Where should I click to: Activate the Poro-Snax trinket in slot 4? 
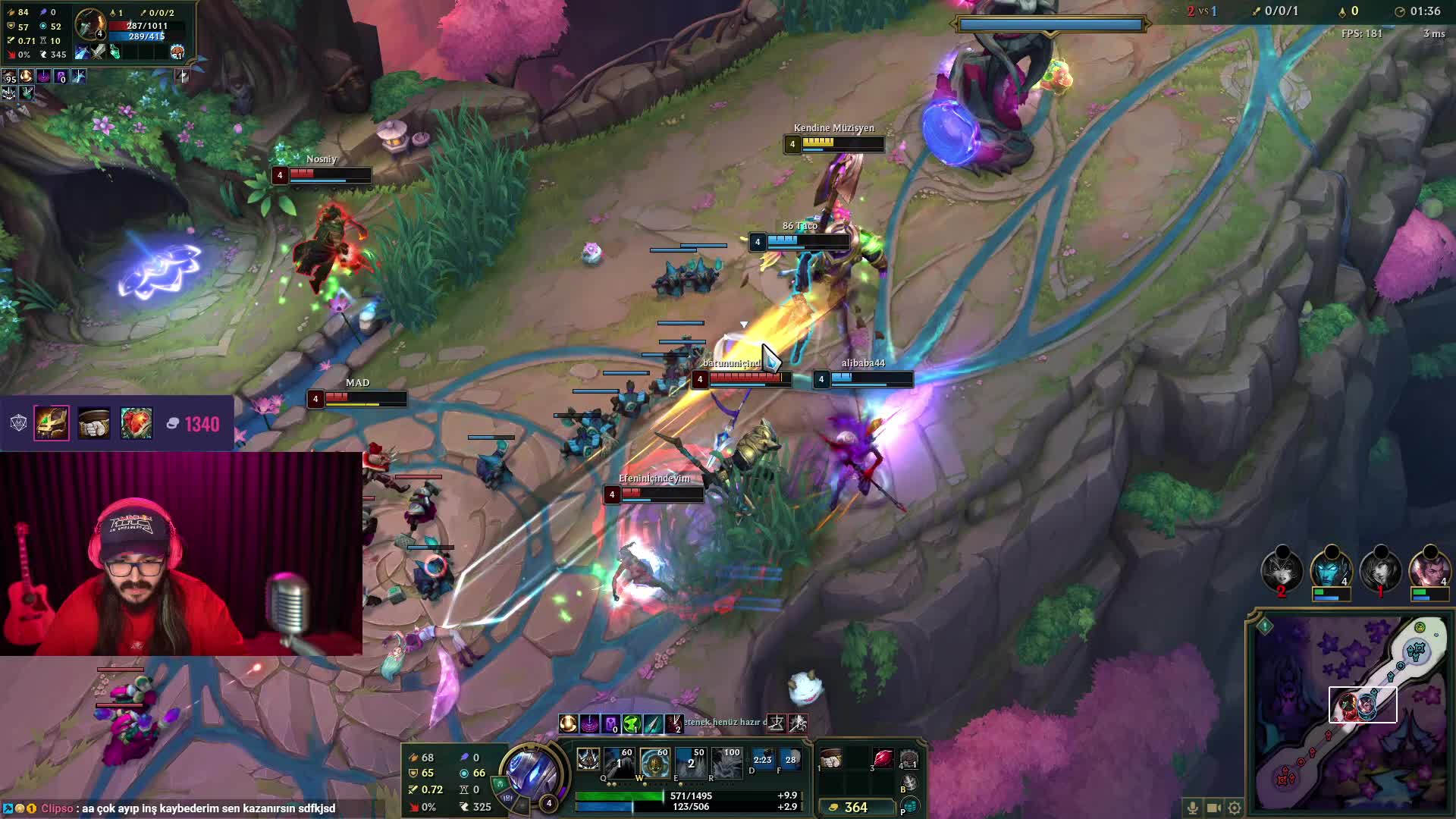coord(908,759)
